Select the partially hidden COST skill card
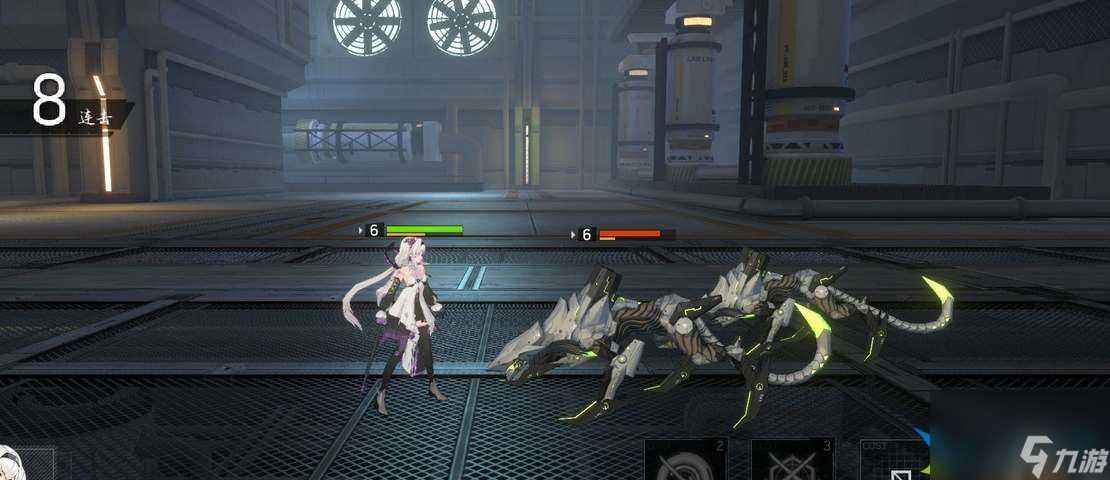Image resolution: width=1110 pixels, height=480 pixels. [892, 462]
